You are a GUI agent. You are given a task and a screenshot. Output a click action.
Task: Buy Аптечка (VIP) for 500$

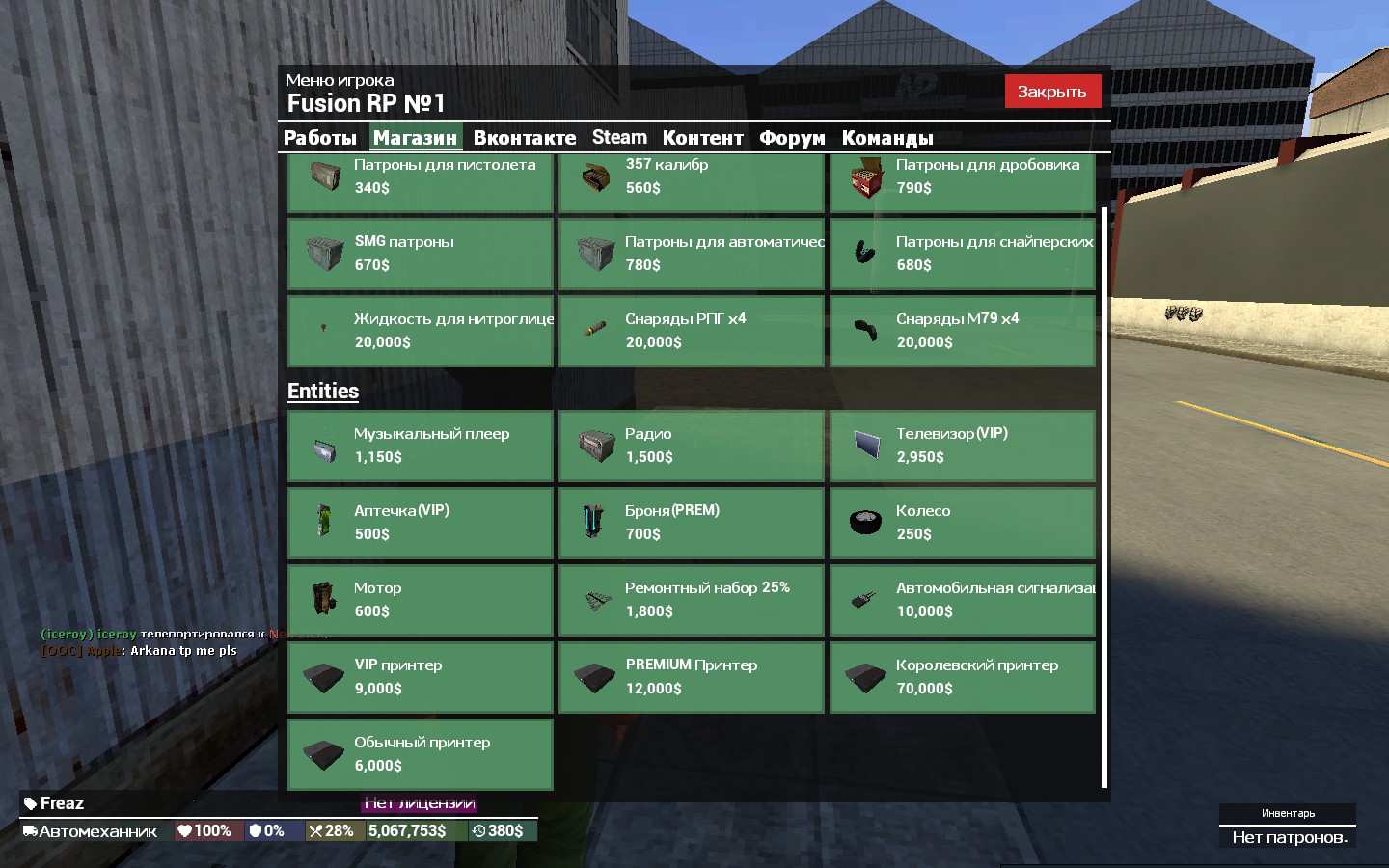click(x=421, y=523)
